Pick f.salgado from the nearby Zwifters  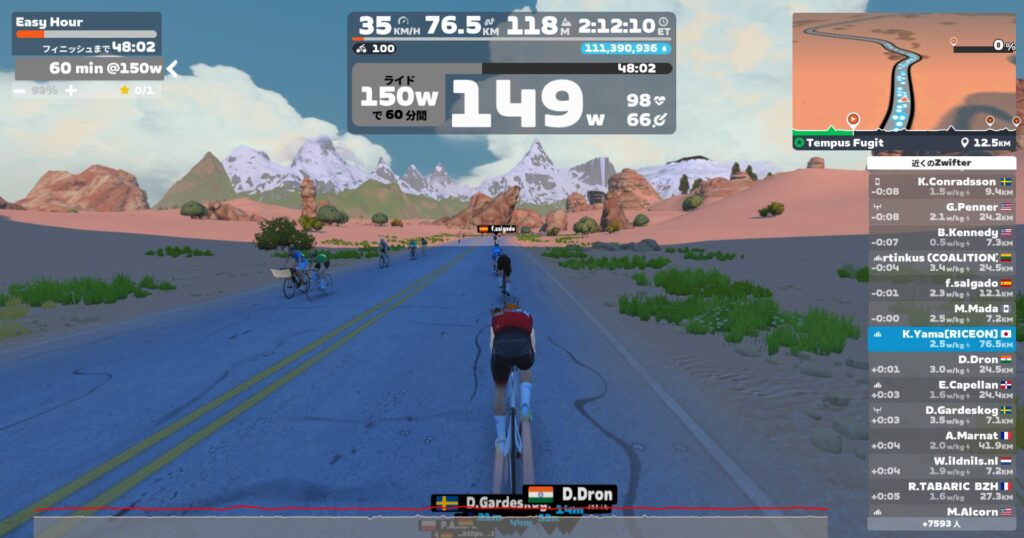coord(941,288)
